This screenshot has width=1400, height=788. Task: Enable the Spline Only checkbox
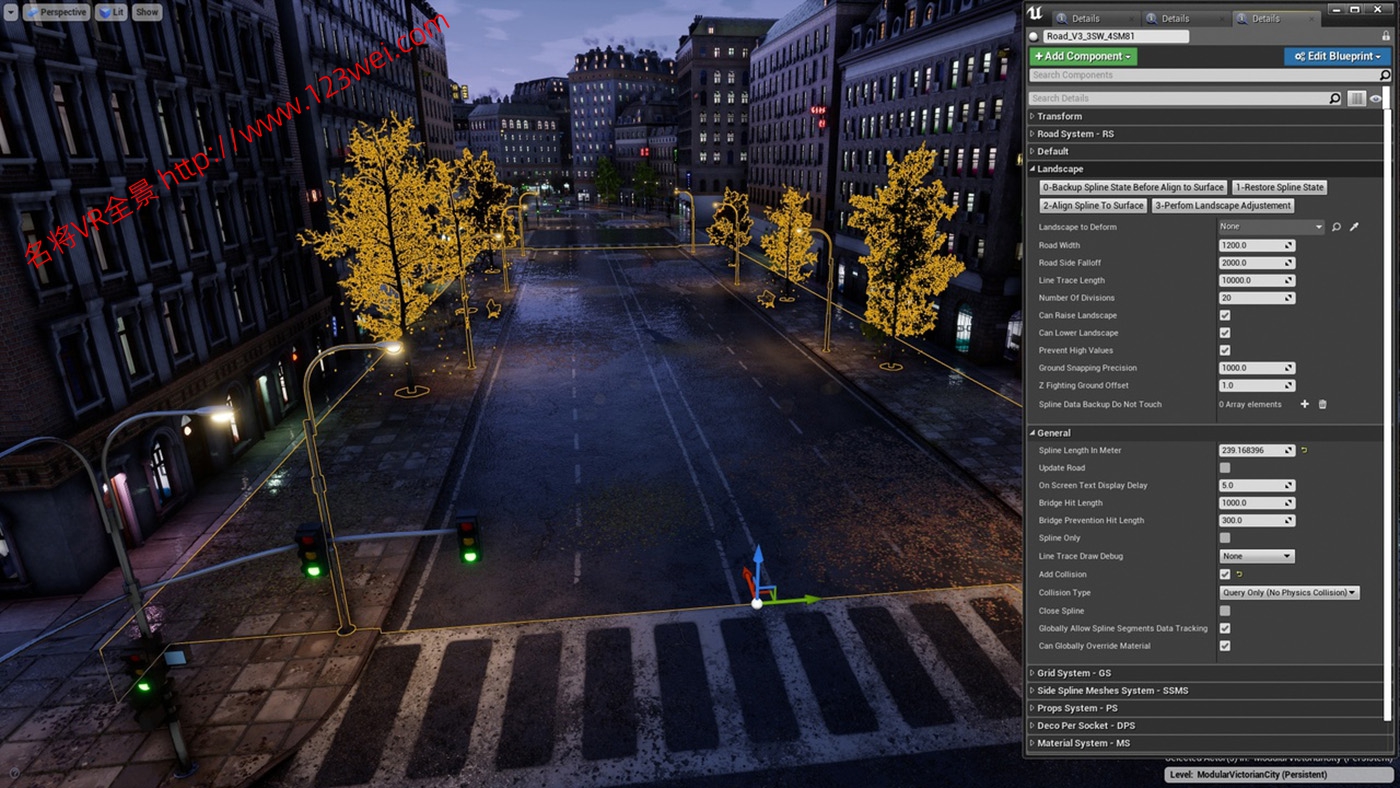click(x=1225, y=538)
